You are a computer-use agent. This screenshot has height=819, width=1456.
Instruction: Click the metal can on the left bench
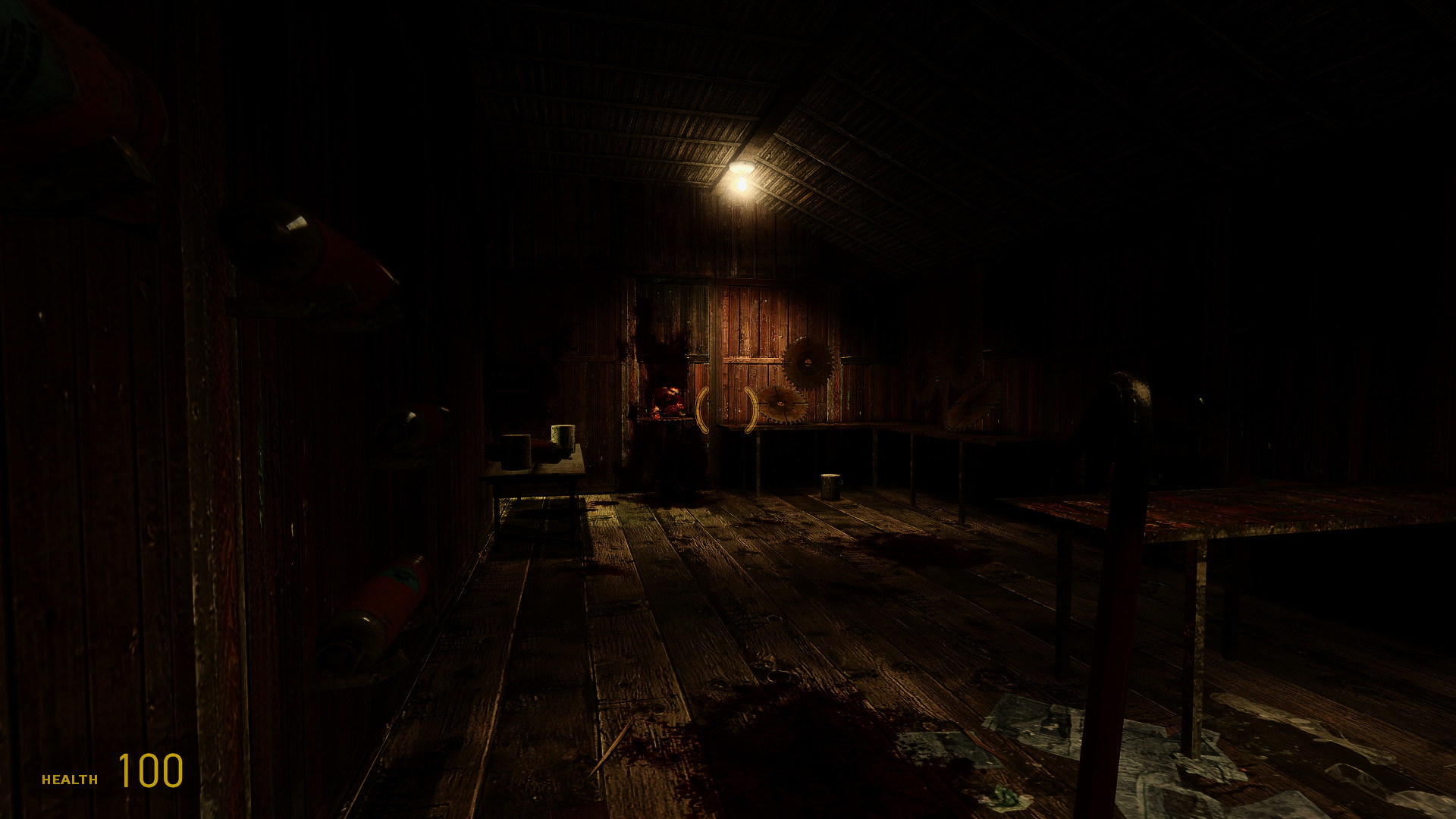516,450
